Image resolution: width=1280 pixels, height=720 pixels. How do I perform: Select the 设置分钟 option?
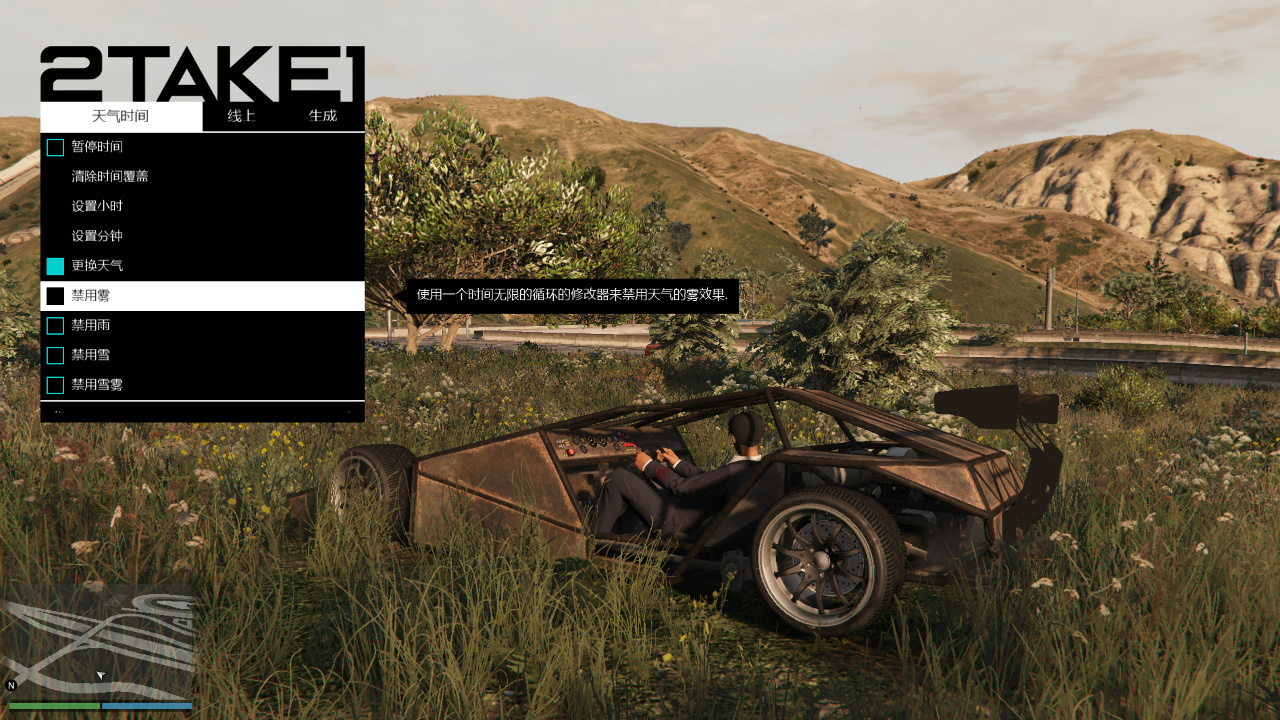[97, 236]
